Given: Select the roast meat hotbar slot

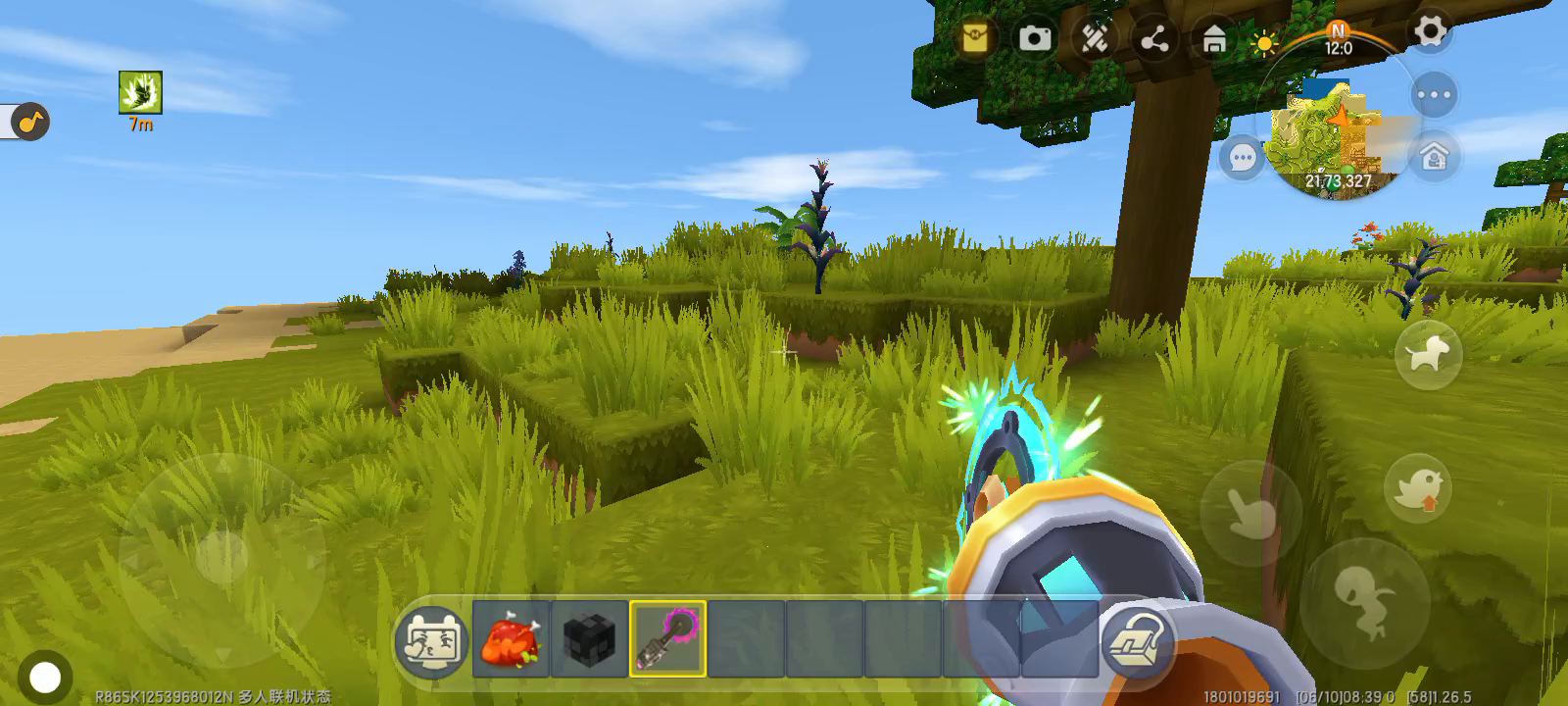Looking at the screenshot, I should (x=511, y=639).
